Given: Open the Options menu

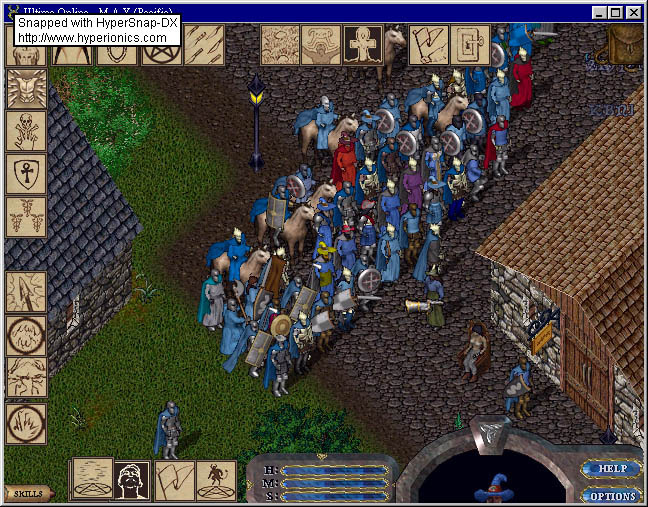Looking at the screenshot, I should pos(609,495).
